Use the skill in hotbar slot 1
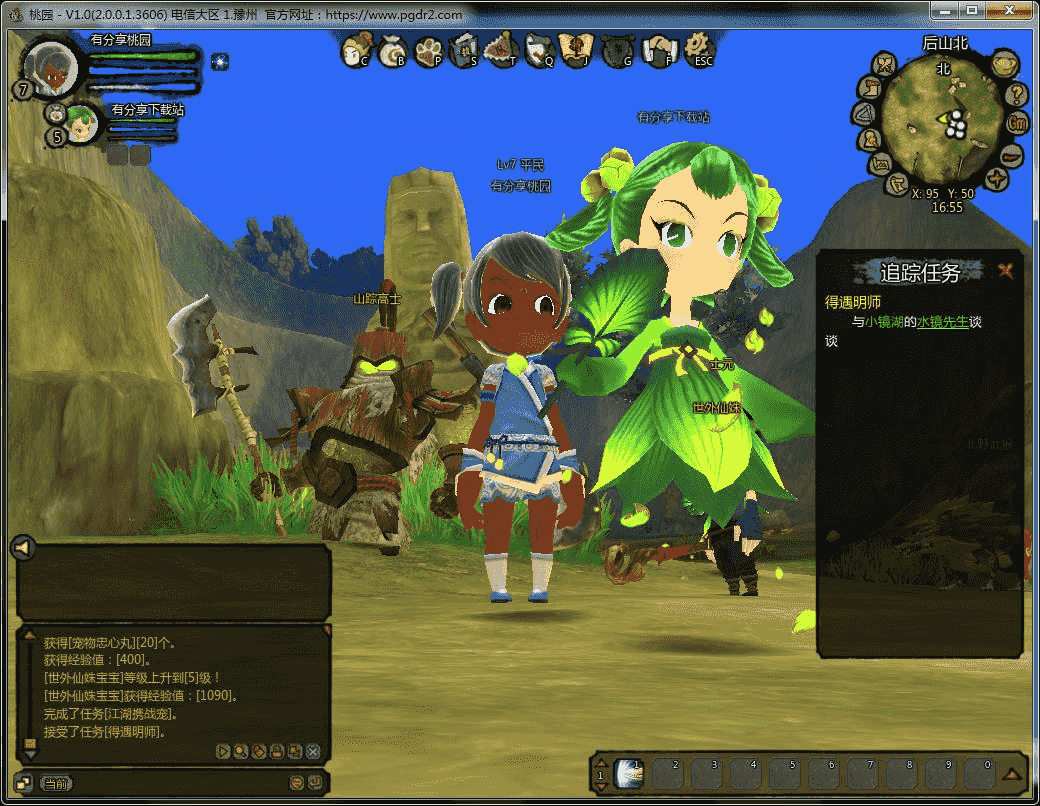This screenshot has width=1040, height=806. pos(629,773)
